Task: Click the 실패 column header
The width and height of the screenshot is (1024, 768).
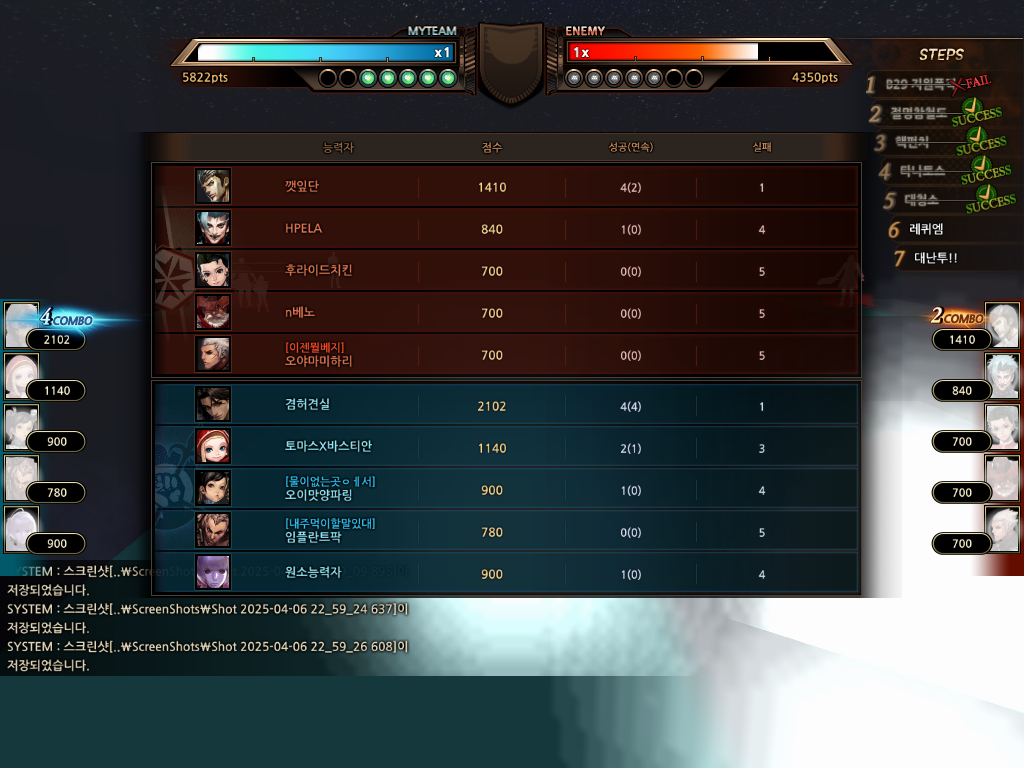Action: pyautogui.click(x=762, y=148)
